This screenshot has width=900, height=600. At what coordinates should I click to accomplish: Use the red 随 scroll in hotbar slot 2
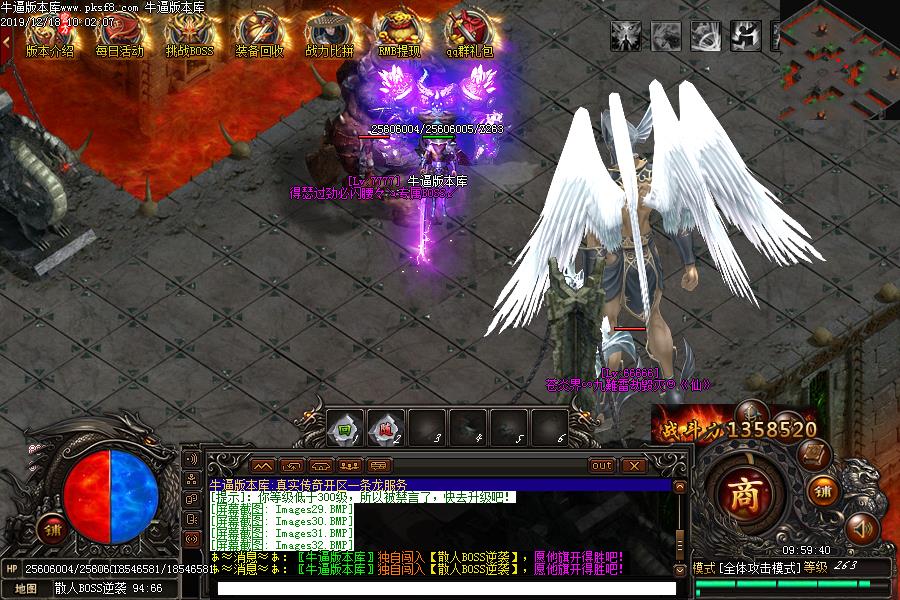click(385, 428)
